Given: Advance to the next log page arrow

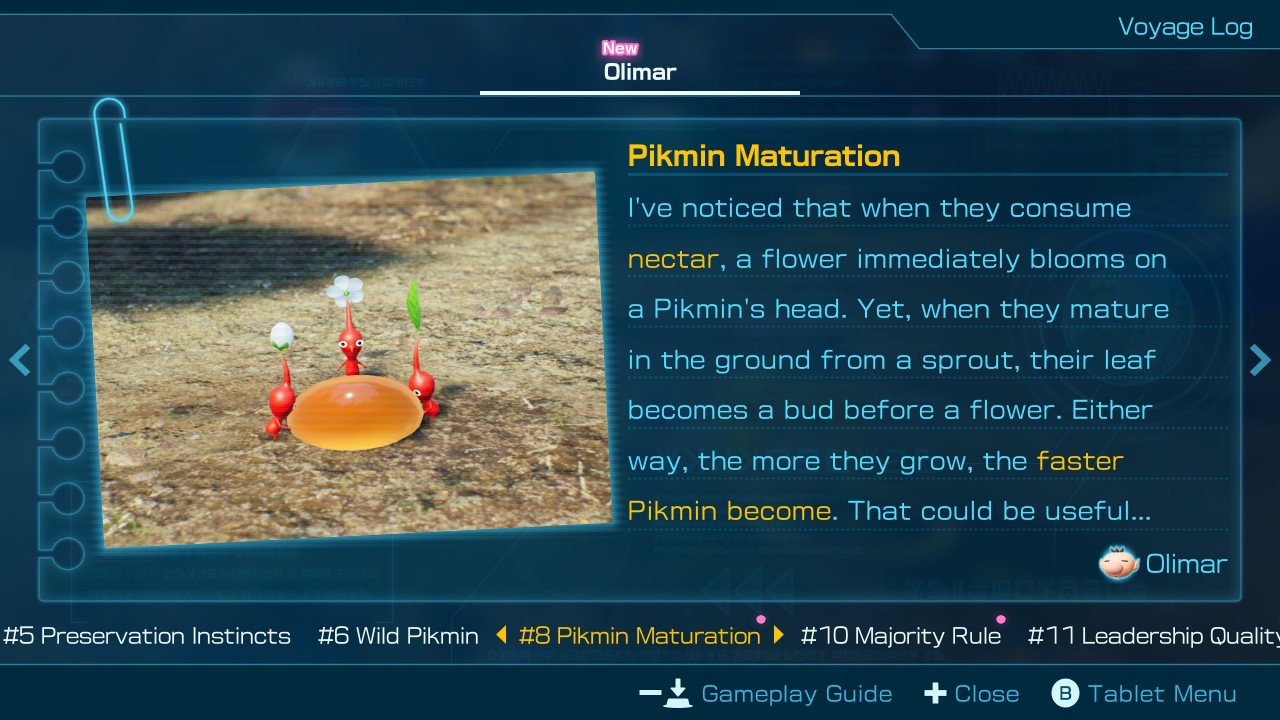Looking at the screenshot, I should [x=1260, y=360].
